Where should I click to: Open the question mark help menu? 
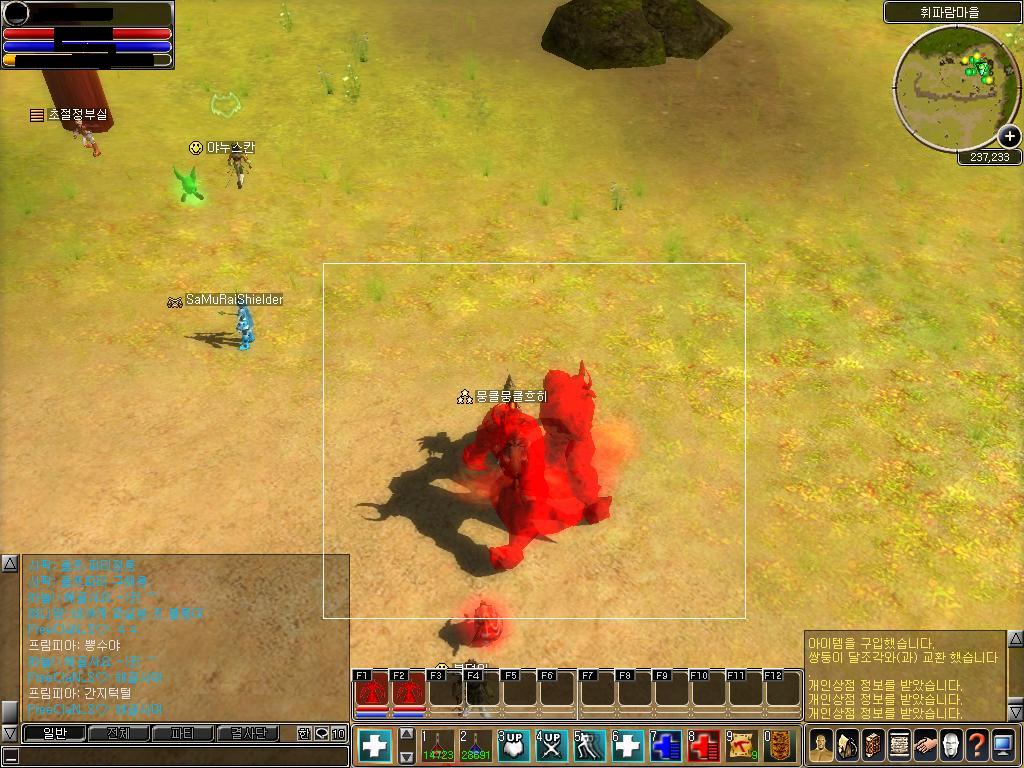coord(977,745)
